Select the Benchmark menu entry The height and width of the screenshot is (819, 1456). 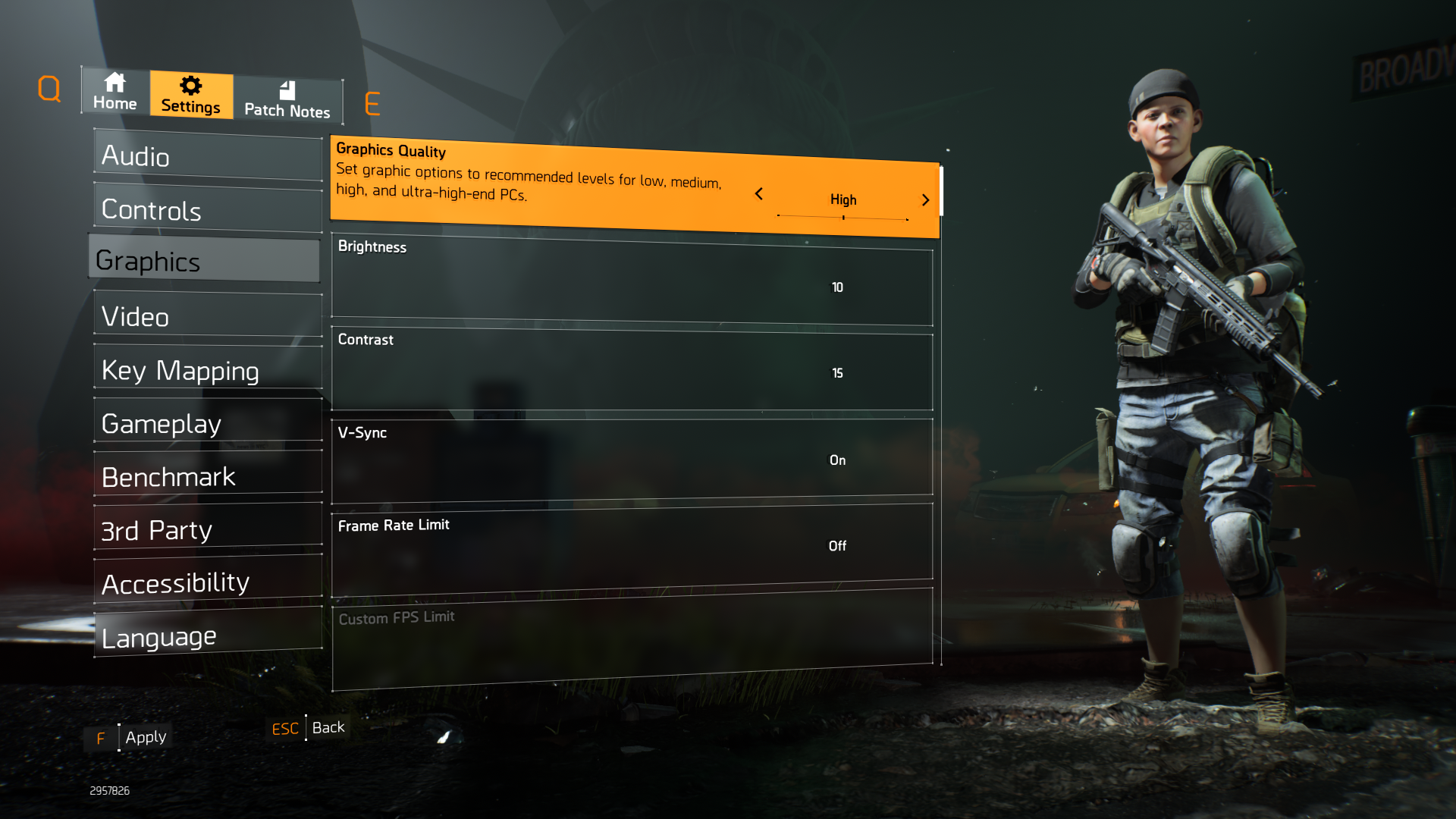pyautogui.click(x=208, y=476)
